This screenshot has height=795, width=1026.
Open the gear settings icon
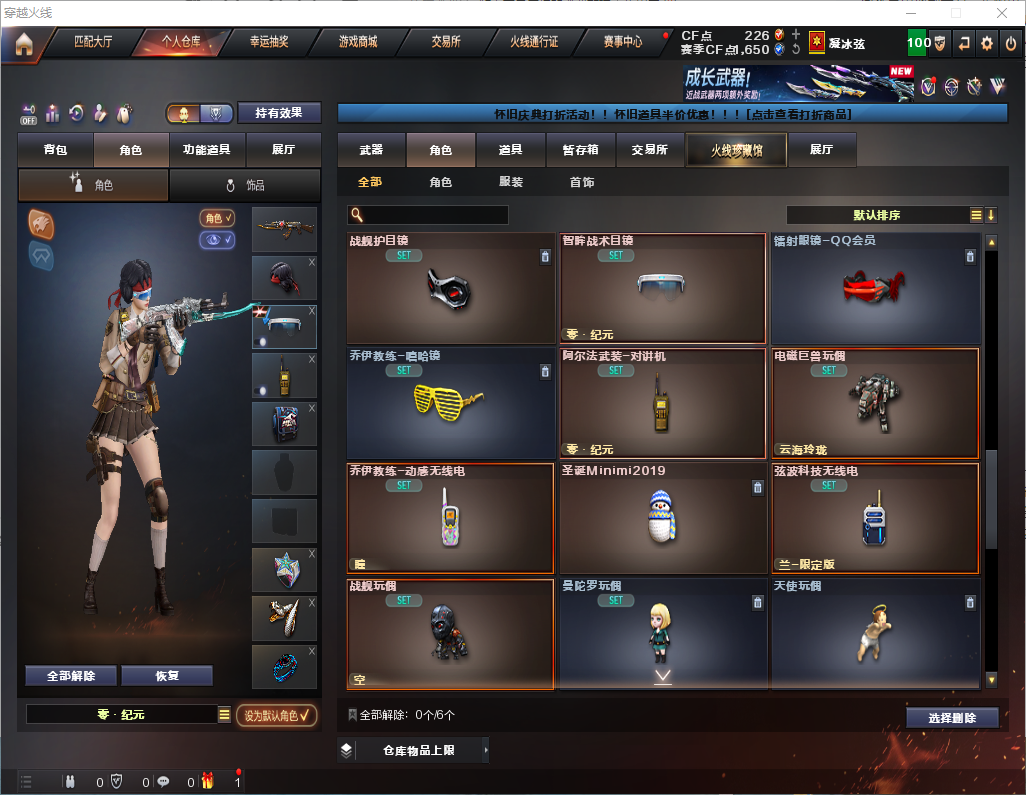[x=987, y=43]
